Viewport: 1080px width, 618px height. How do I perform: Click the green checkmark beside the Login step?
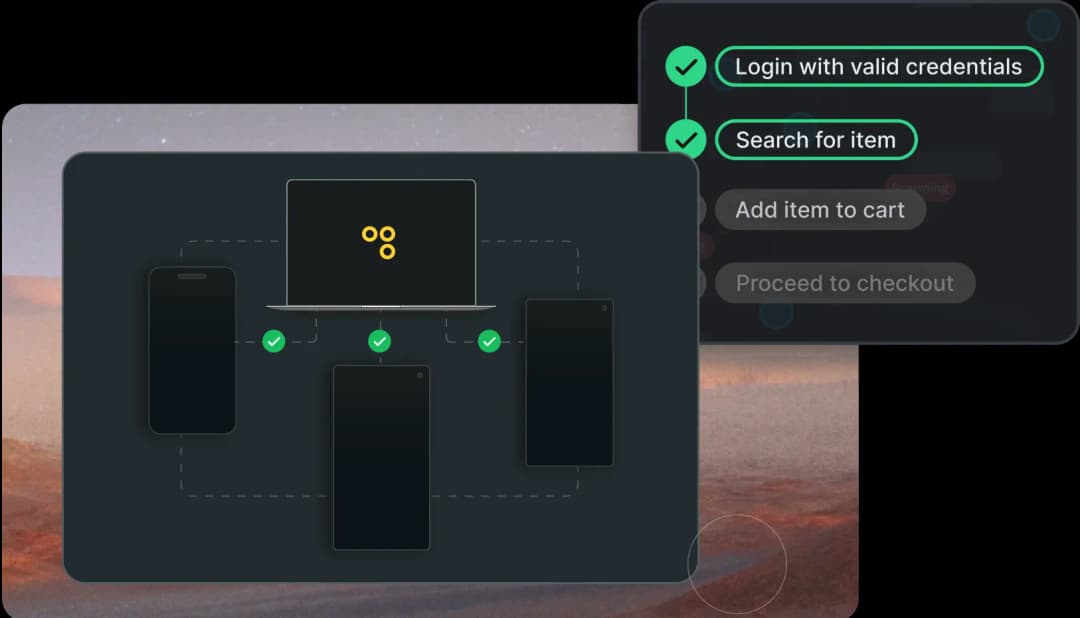click(686, 67)
